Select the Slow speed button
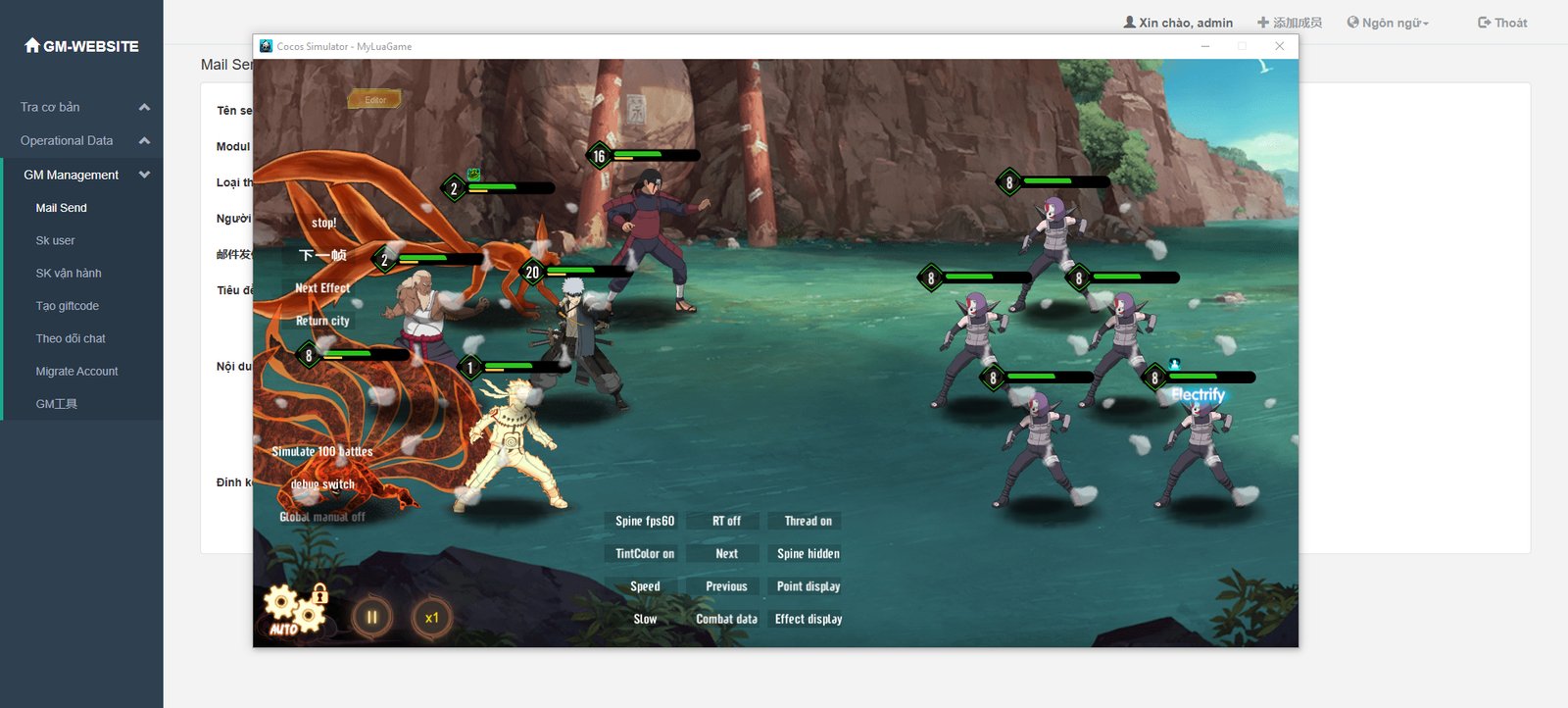This screenshot has height=708, width=1568. (645, 619)
